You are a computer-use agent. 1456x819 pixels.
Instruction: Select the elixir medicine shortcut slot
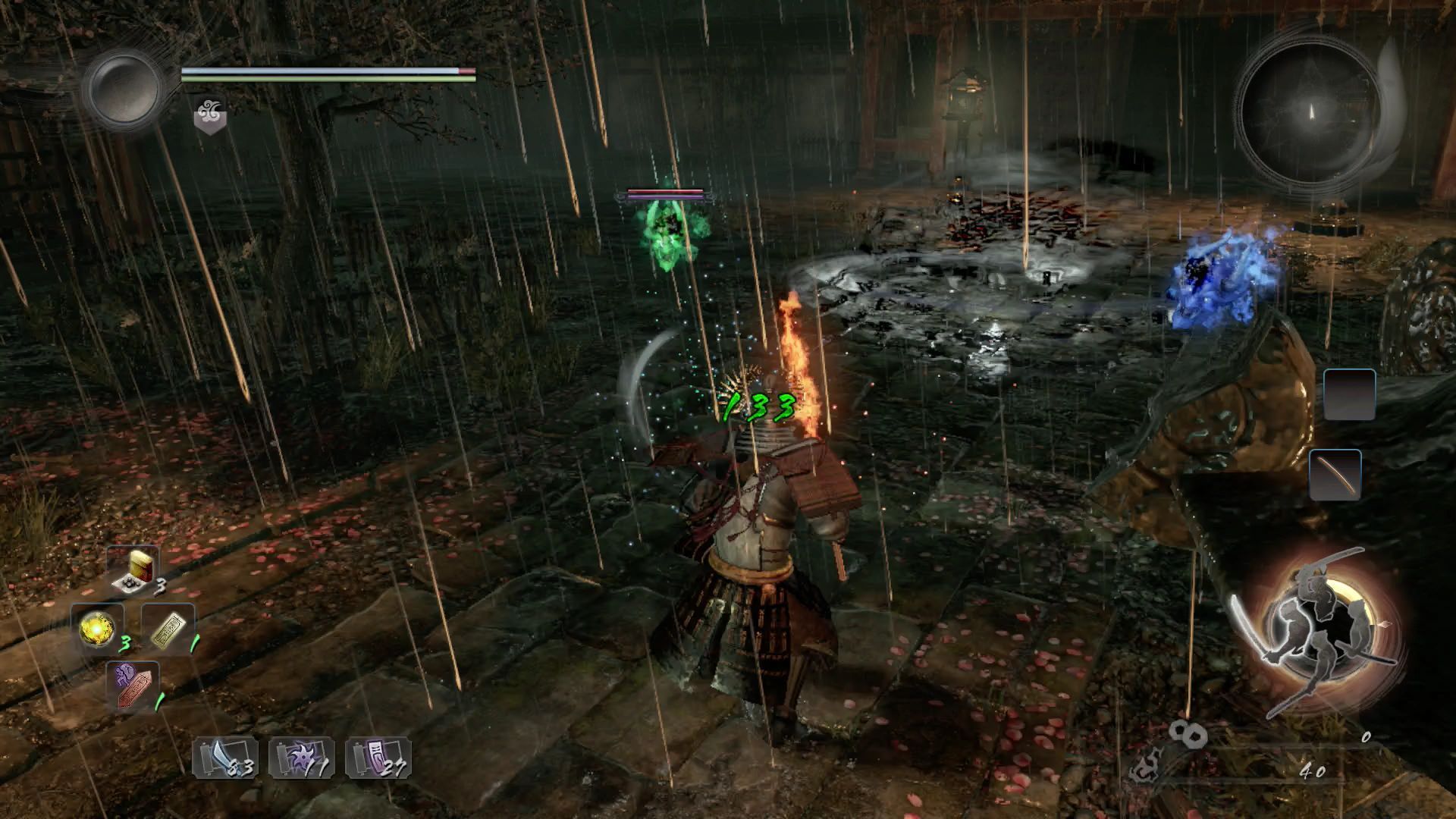133,570
